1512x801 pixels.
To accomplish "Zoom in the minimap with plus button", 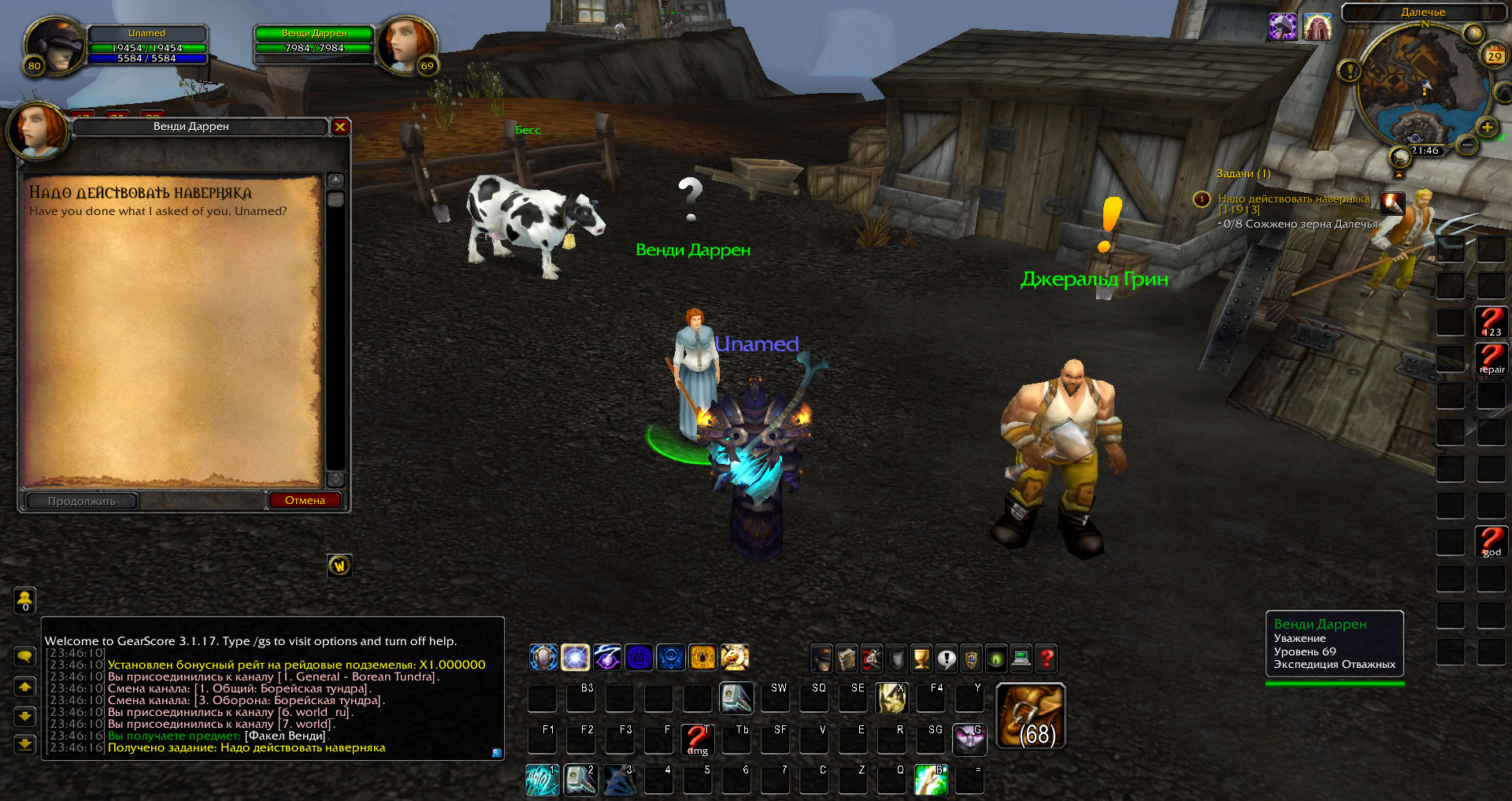I will [x=1487, y=128].
